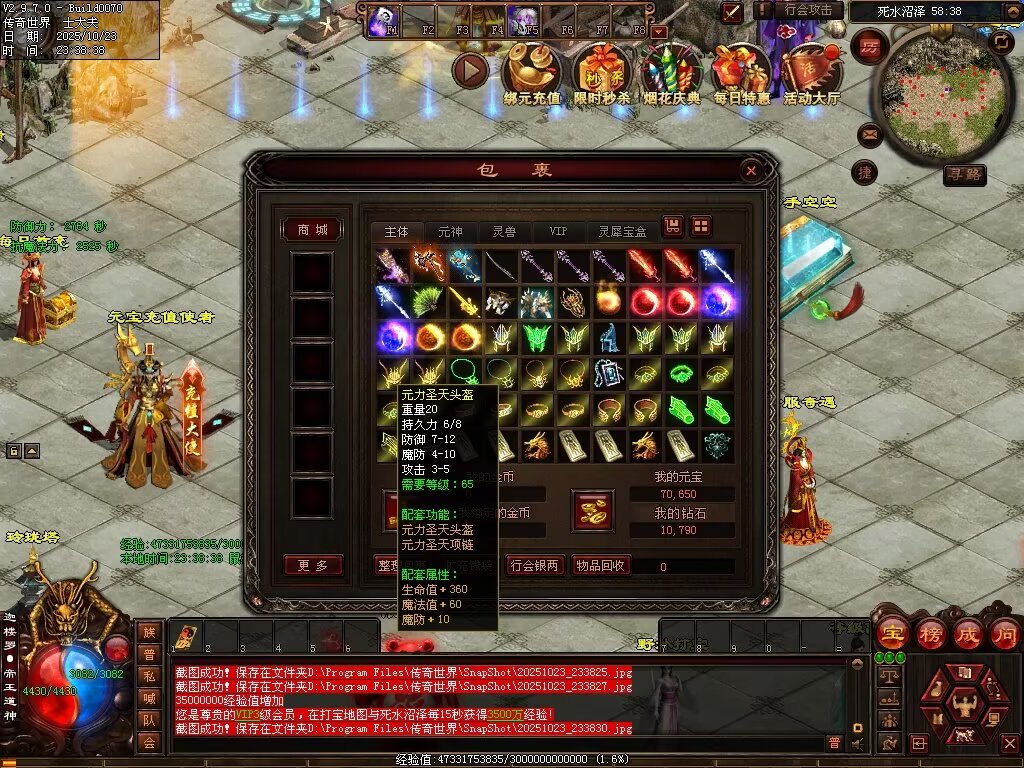Open 物品回收 item recycling
The width and height of the screenshot is (1024, 768).
coord(600,565)
